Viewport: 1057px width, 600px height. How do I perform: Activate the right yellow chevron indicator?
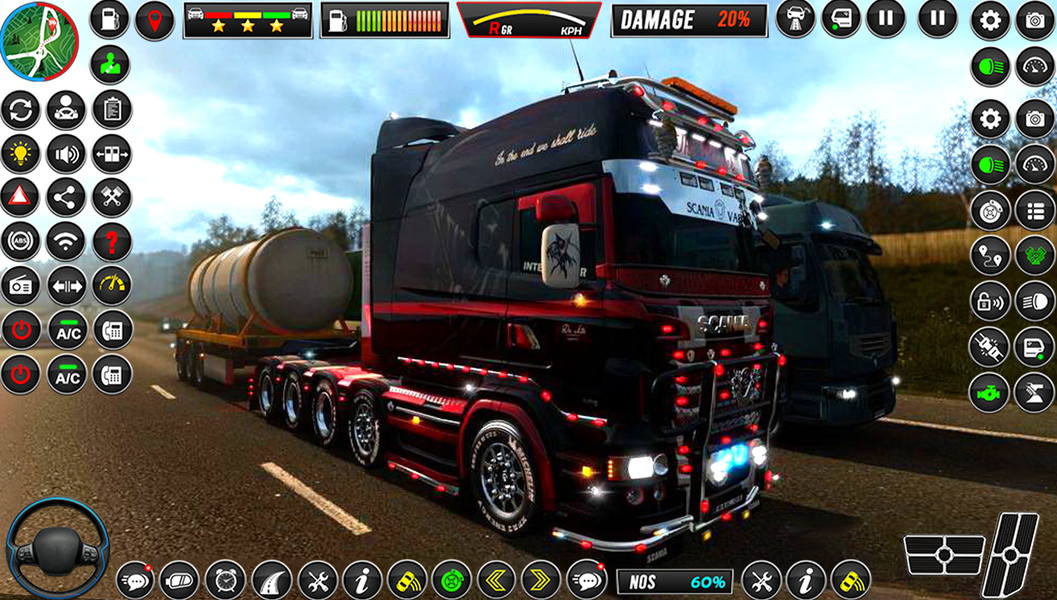click(541, 579)
